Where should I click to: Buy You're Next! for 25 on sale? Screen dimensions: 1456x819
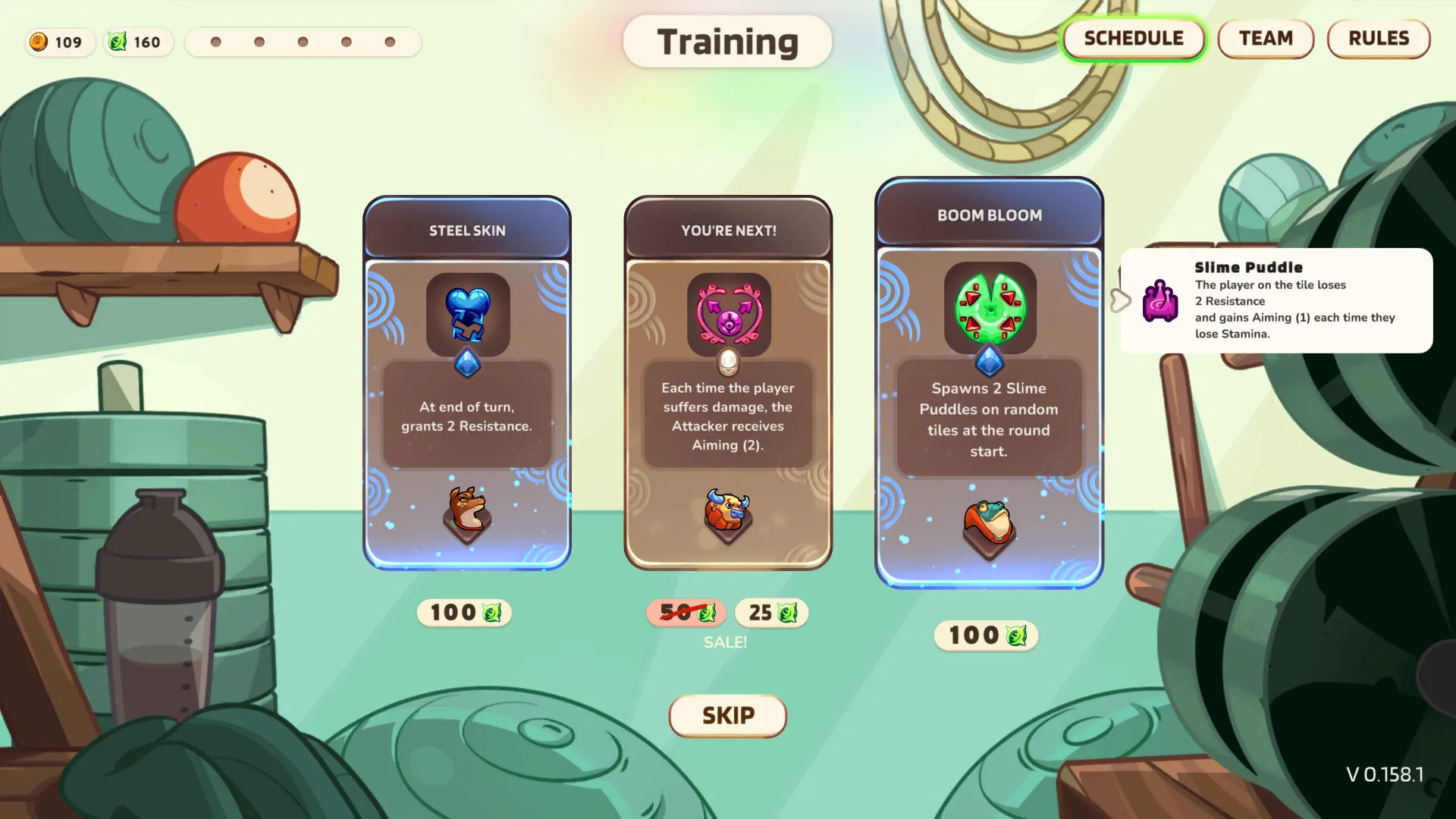coord(771,613)
